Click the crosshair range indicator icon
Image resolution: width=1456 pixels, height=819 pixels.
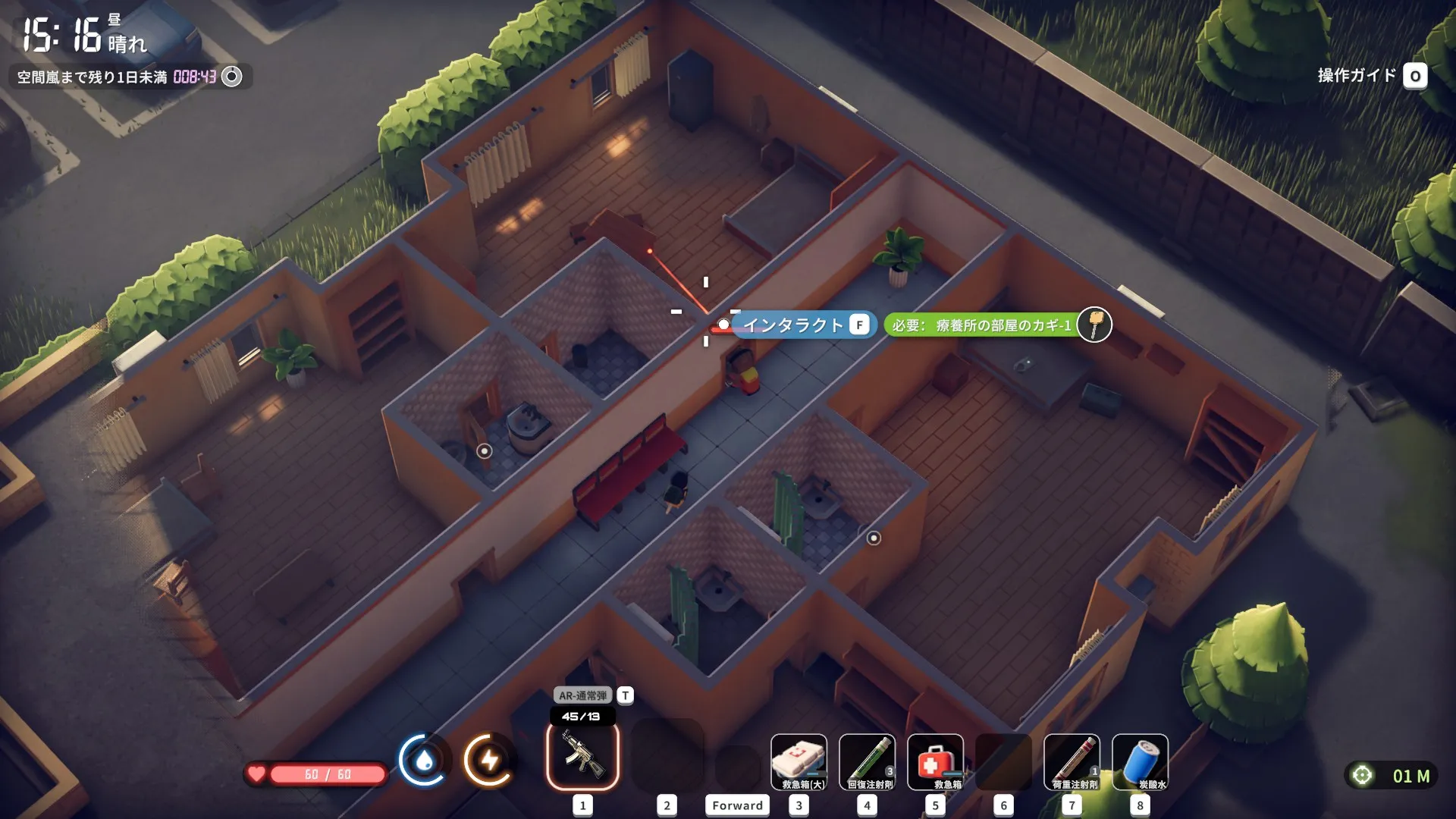(1362, 775)
